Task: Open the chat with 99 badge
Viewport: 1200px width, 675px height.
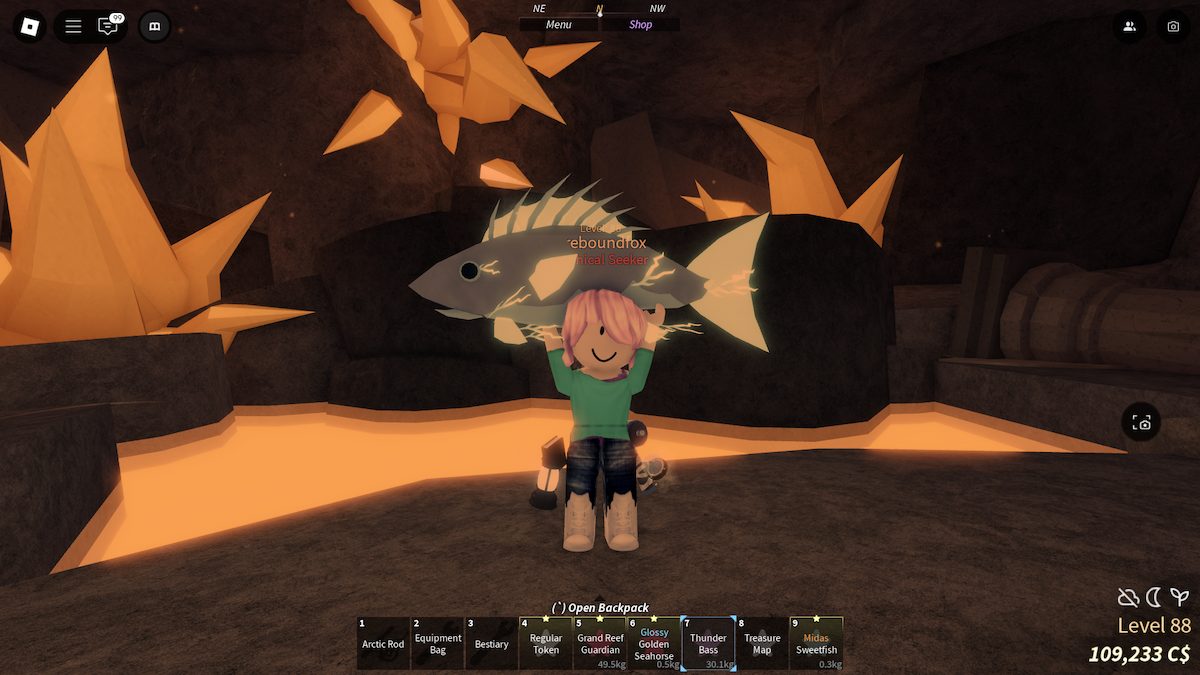Action: pyautogui.click(x=108, y=26)
